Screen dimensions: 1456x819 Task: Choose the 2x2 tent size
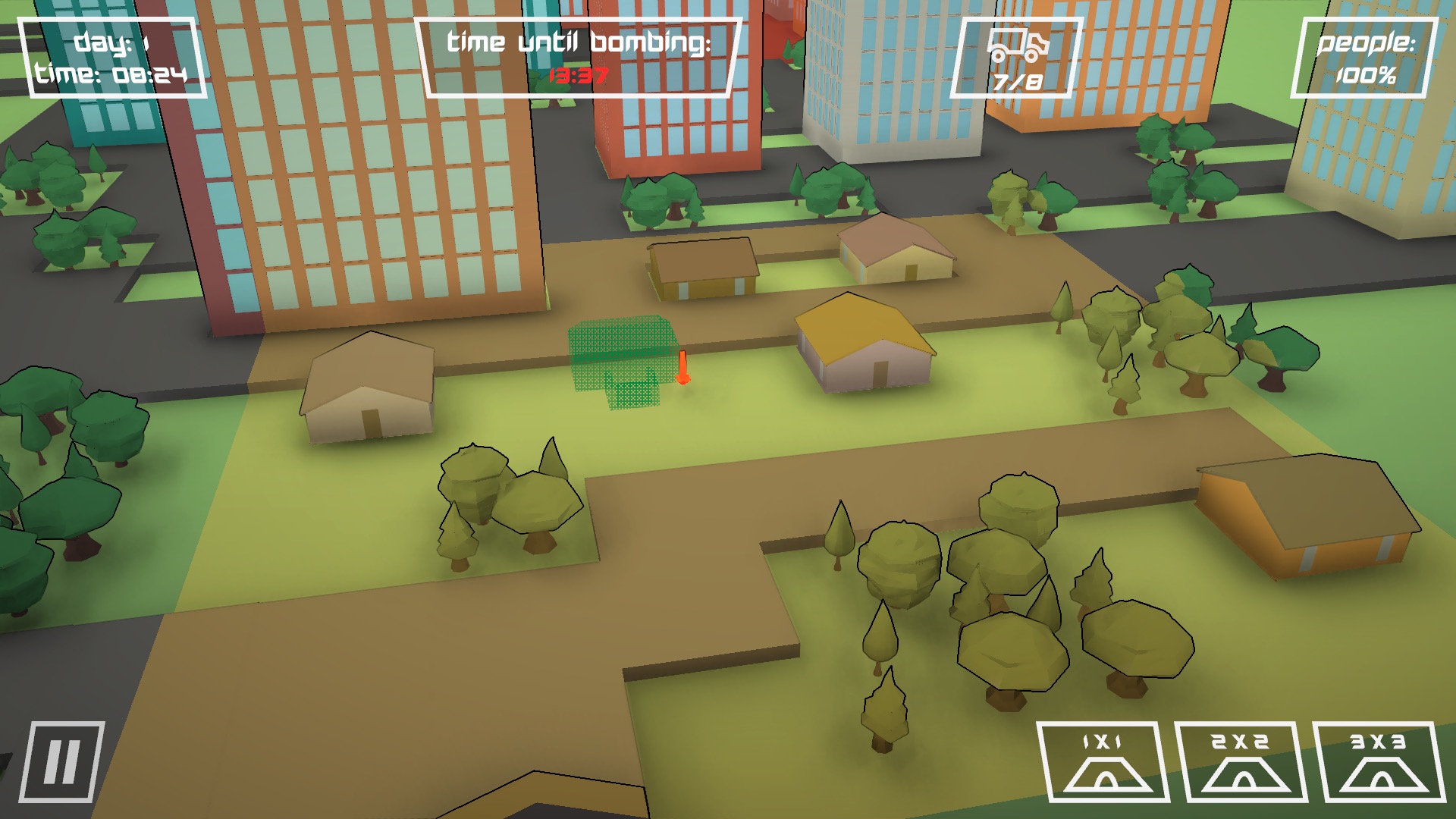point(1241,762)
